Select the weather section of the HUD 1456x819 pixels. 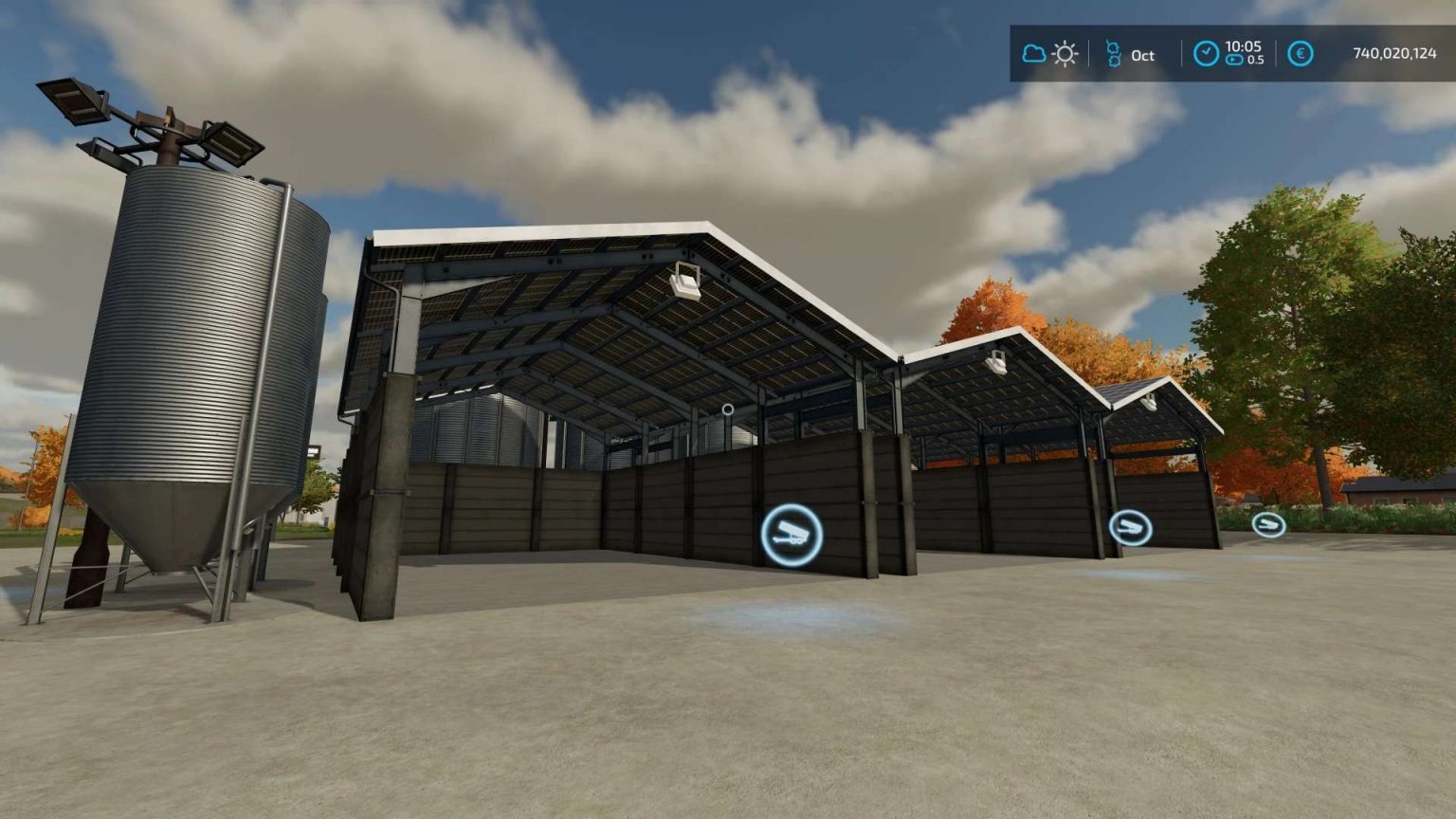[x=1050, y=54]
